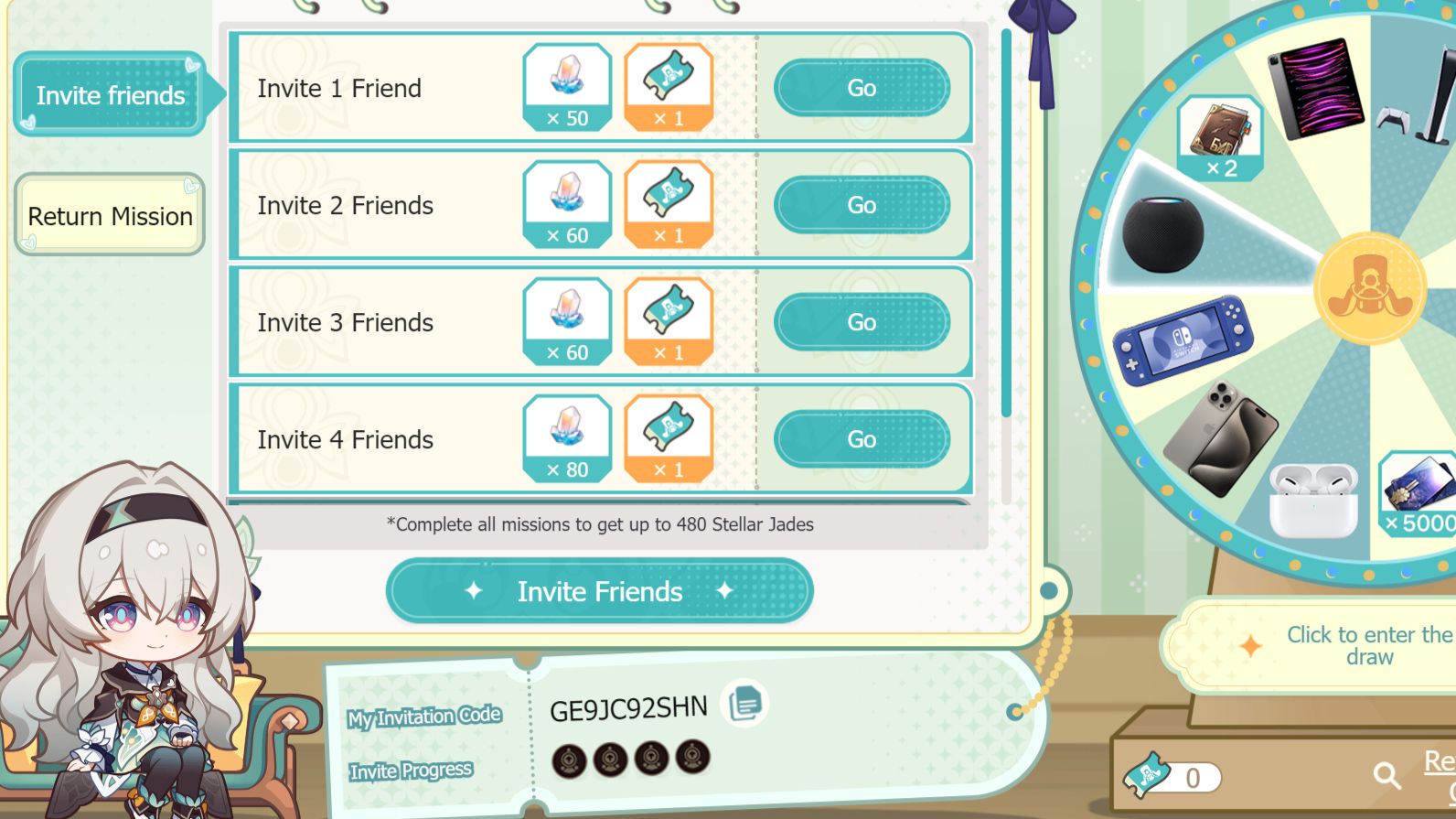Click the spin icon at the wheel center
1456x819 pixels.
[x=1368, y=288]
